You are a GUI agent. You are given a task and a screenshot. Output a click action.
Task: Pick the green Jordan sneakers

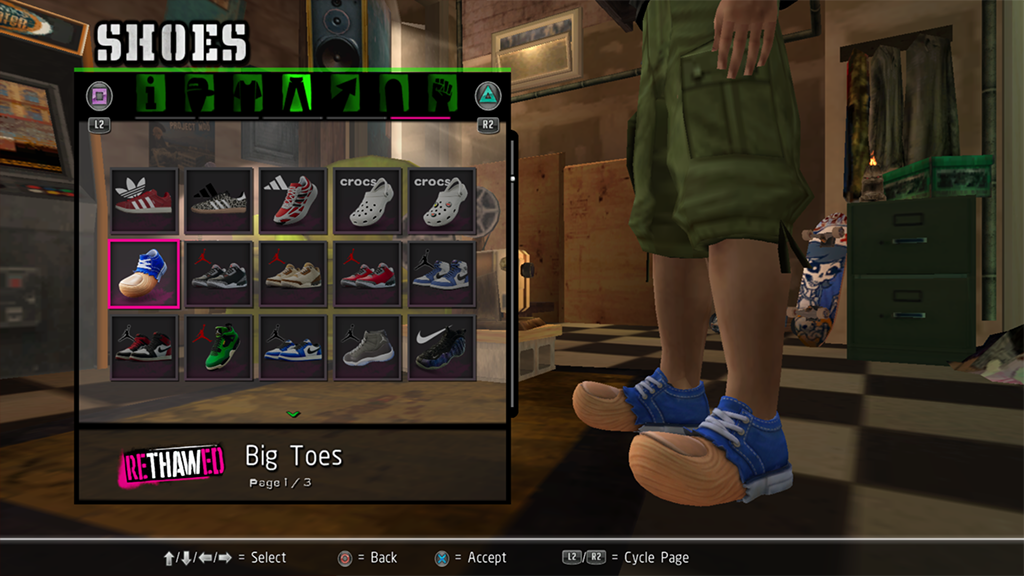[218, 347]
